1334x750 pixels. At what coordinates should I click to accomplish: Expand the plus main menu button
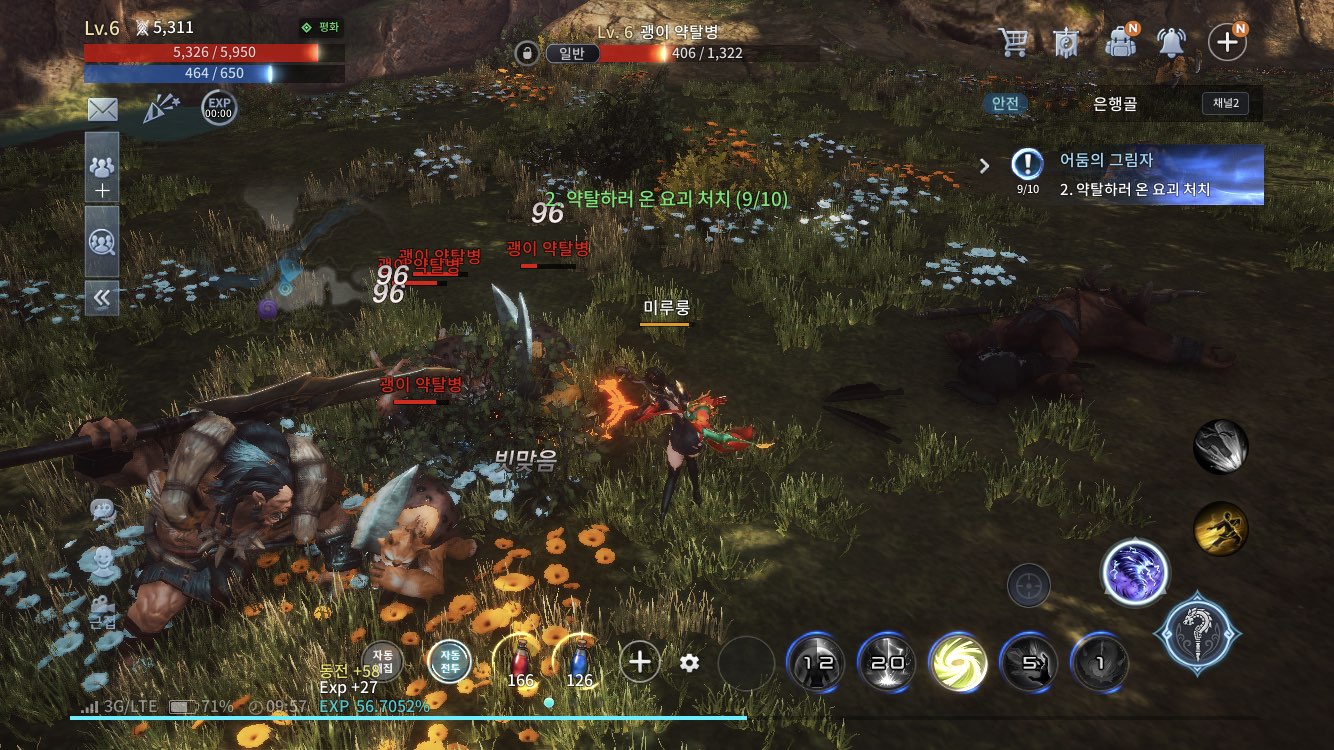click(1226, 42)
